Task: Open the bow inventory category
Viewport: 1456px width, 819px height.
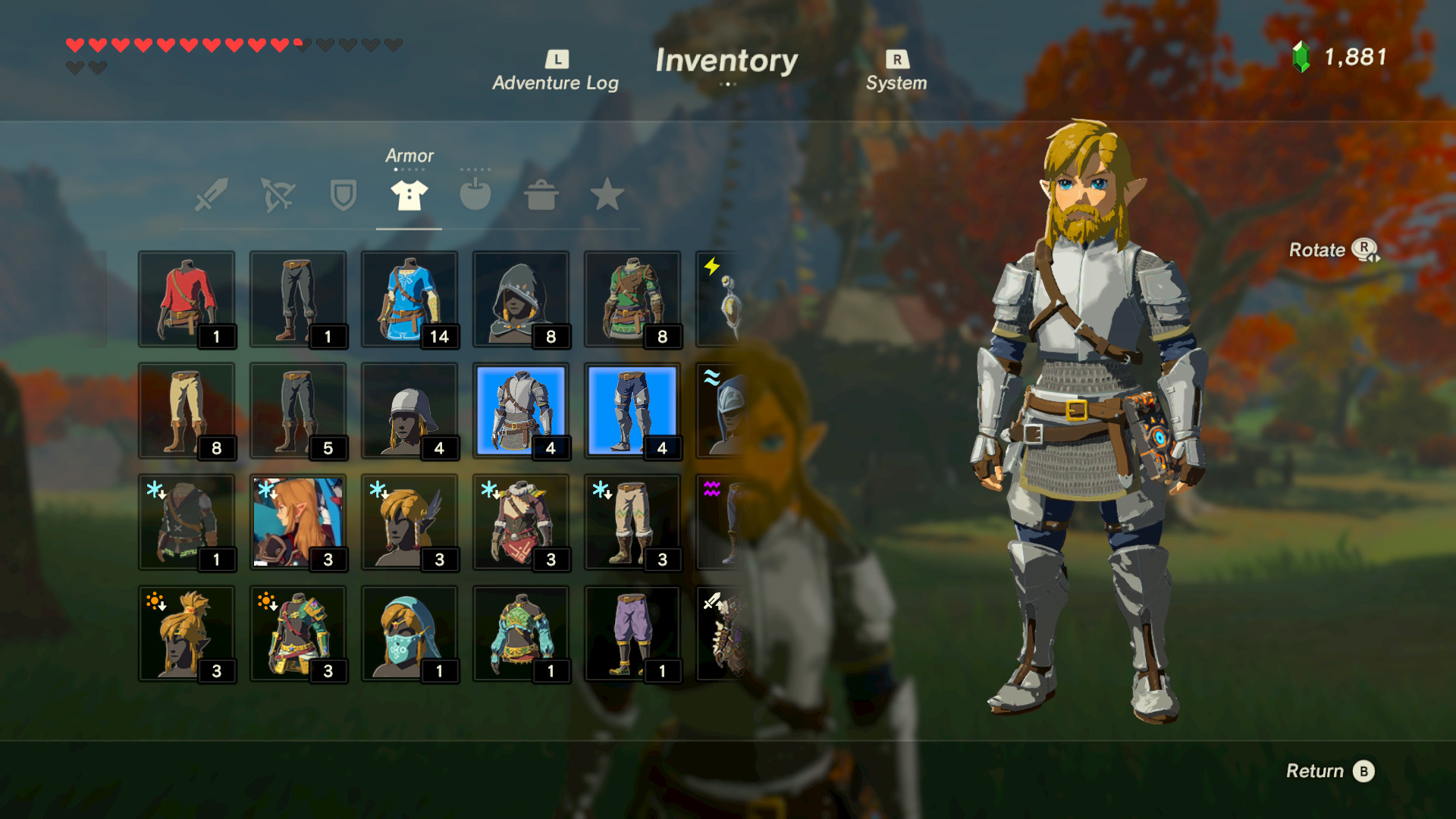Action: pos(276,196)
